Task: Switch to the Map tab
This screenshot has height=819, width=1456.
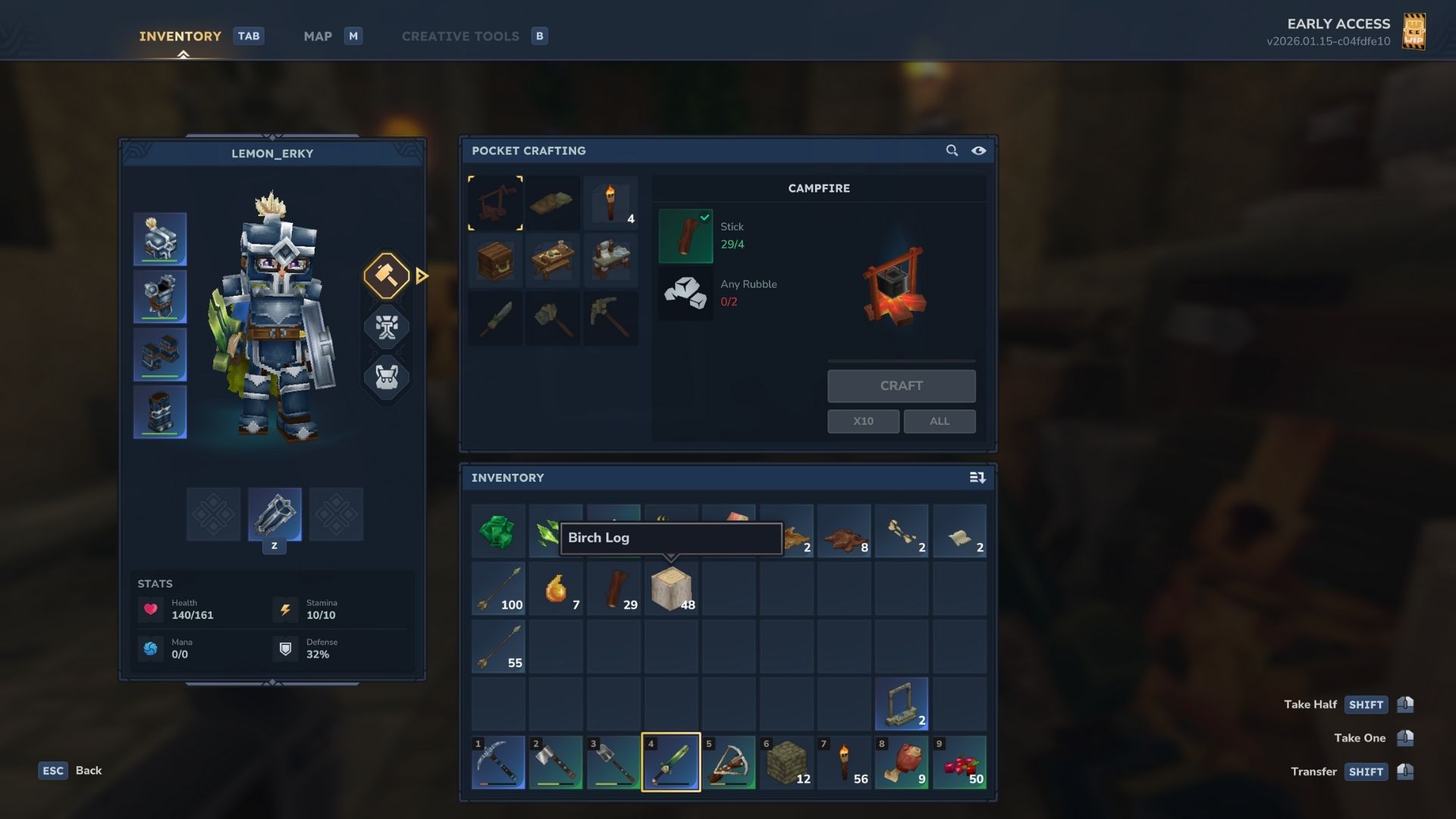Action: (x=318, y=36)
